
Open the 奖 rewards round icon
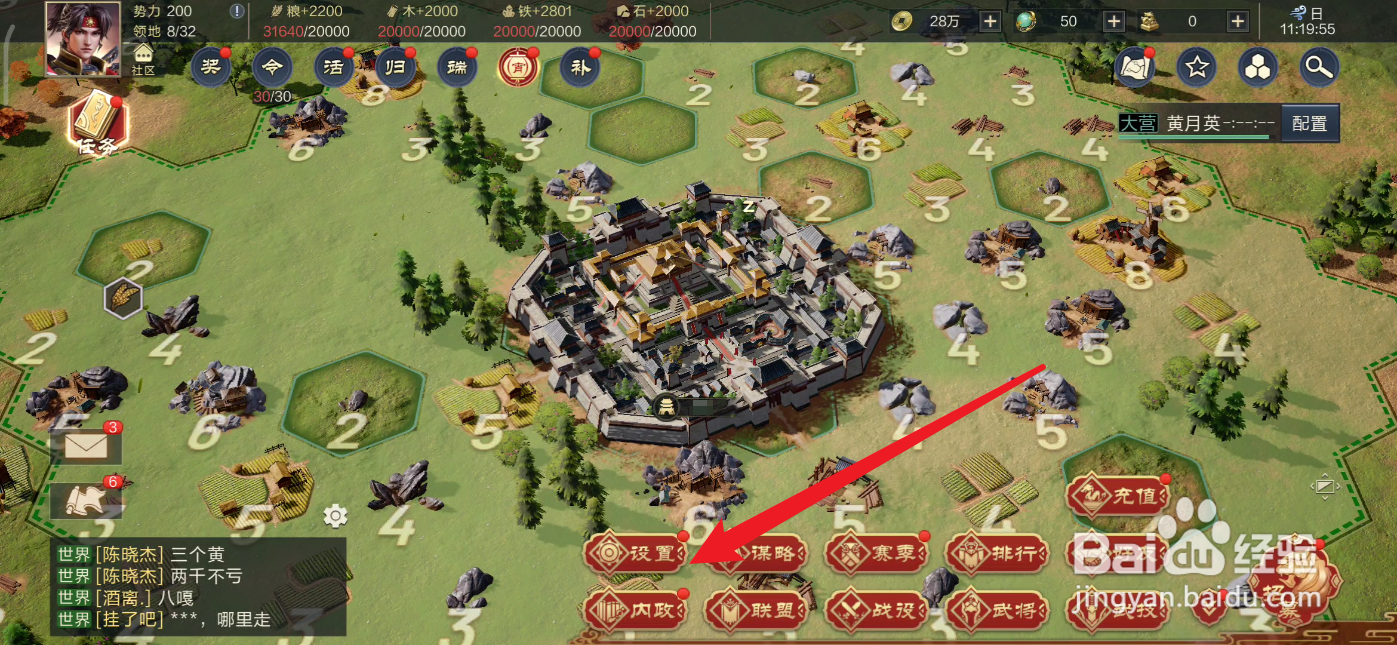[211, 67]
